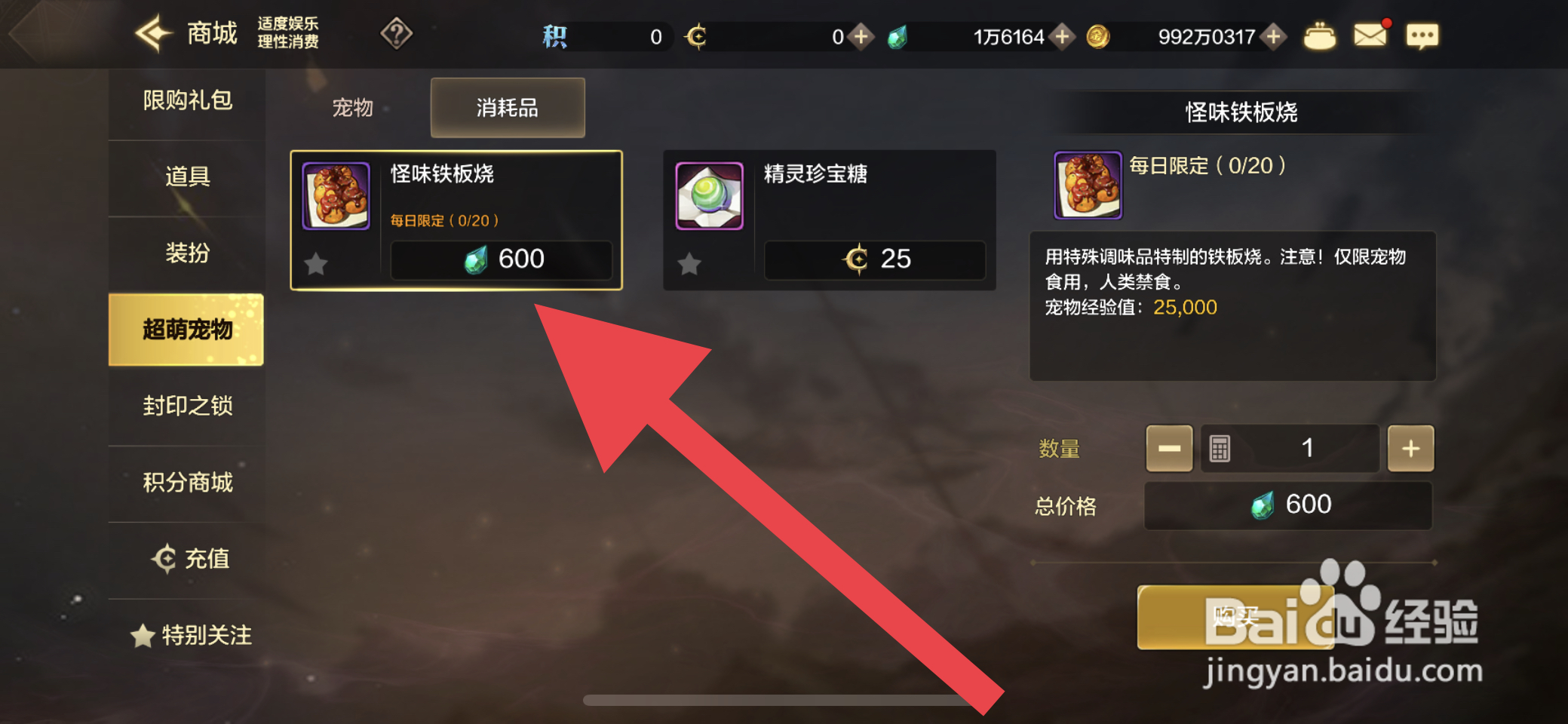Decrease quantity with the minus button
Viewport: 1568px width, 724px height.
coord(1168,447)
